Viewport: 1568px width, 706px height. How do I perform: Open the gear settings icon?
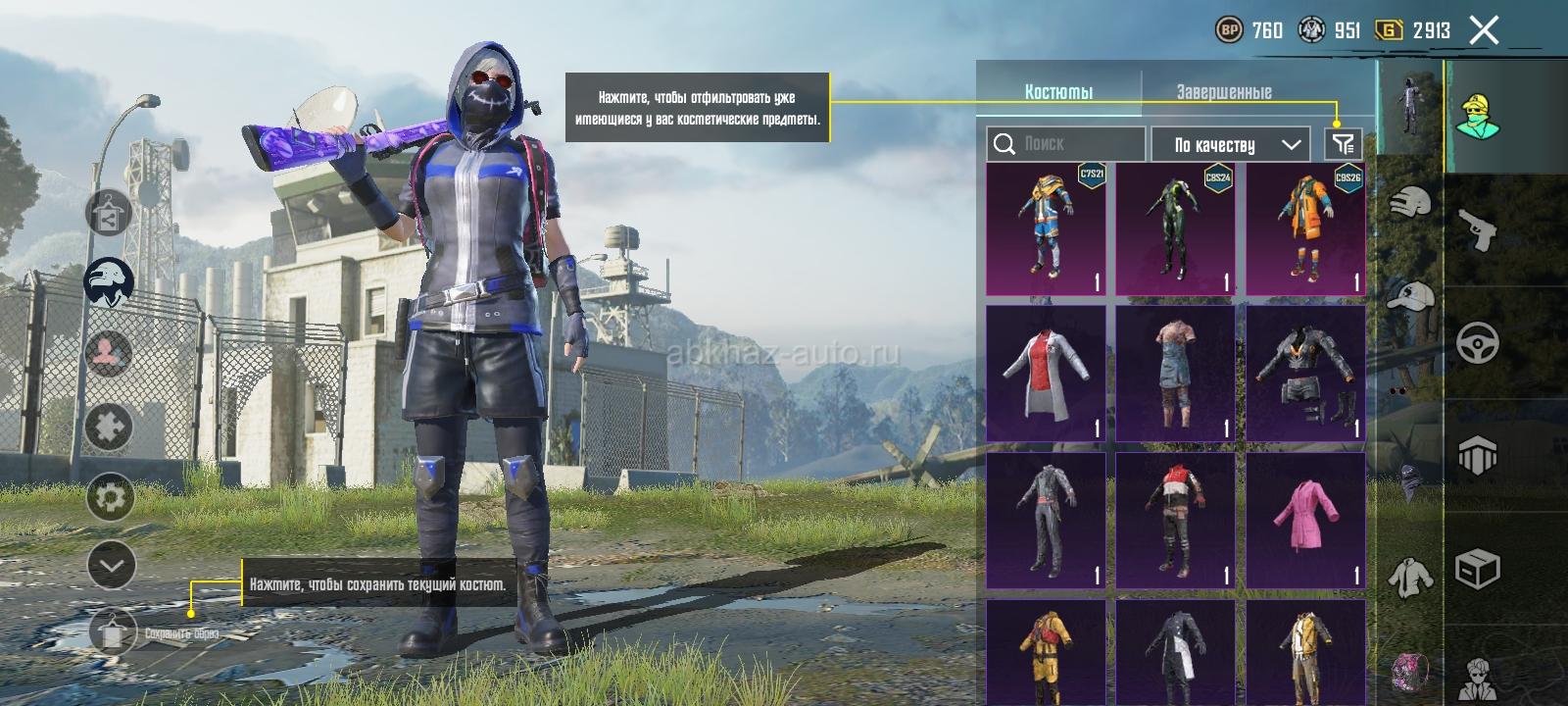[x=111, y=498]
